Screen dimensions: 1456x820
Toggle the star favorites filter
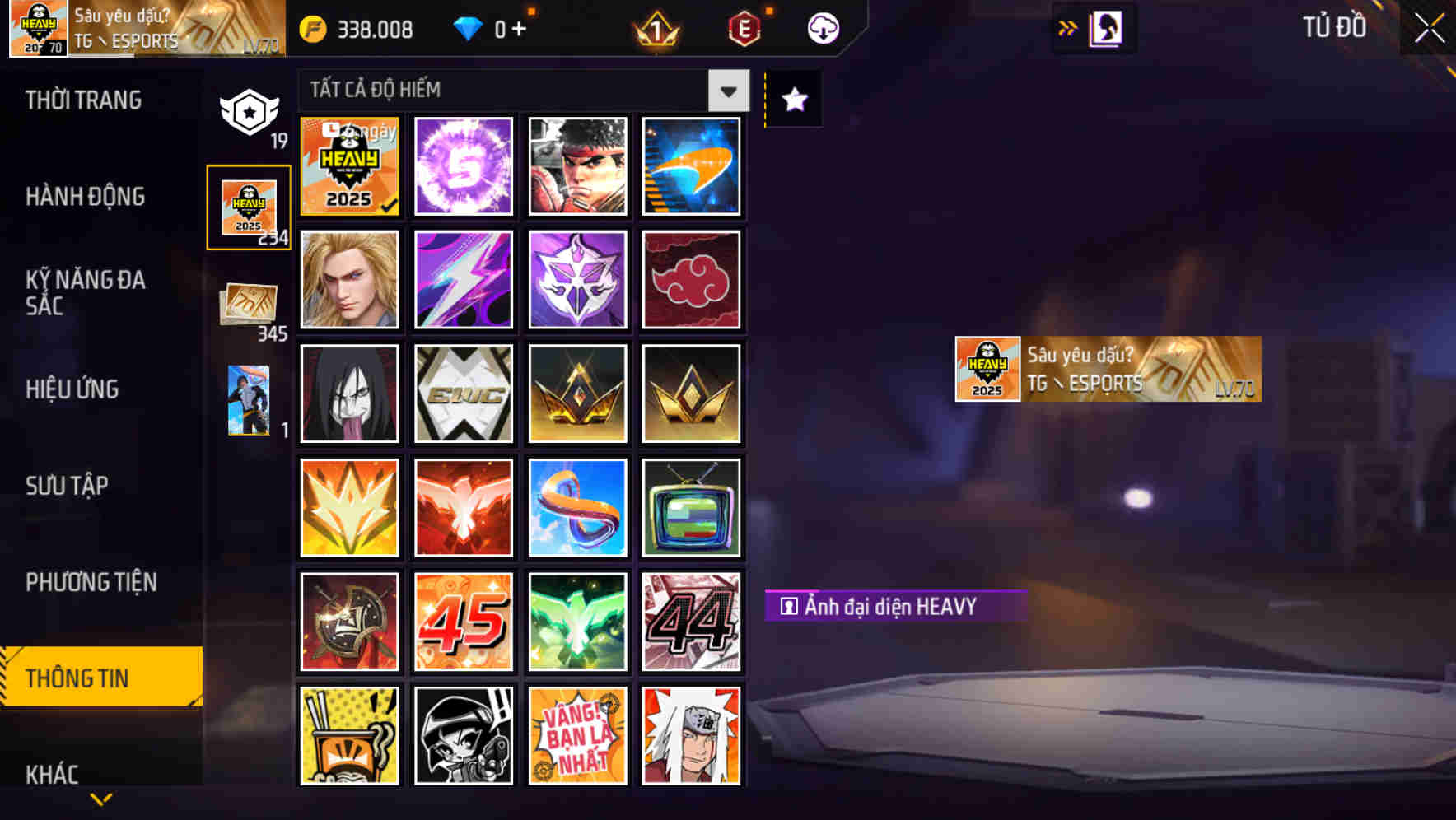[x=792, y=100]
